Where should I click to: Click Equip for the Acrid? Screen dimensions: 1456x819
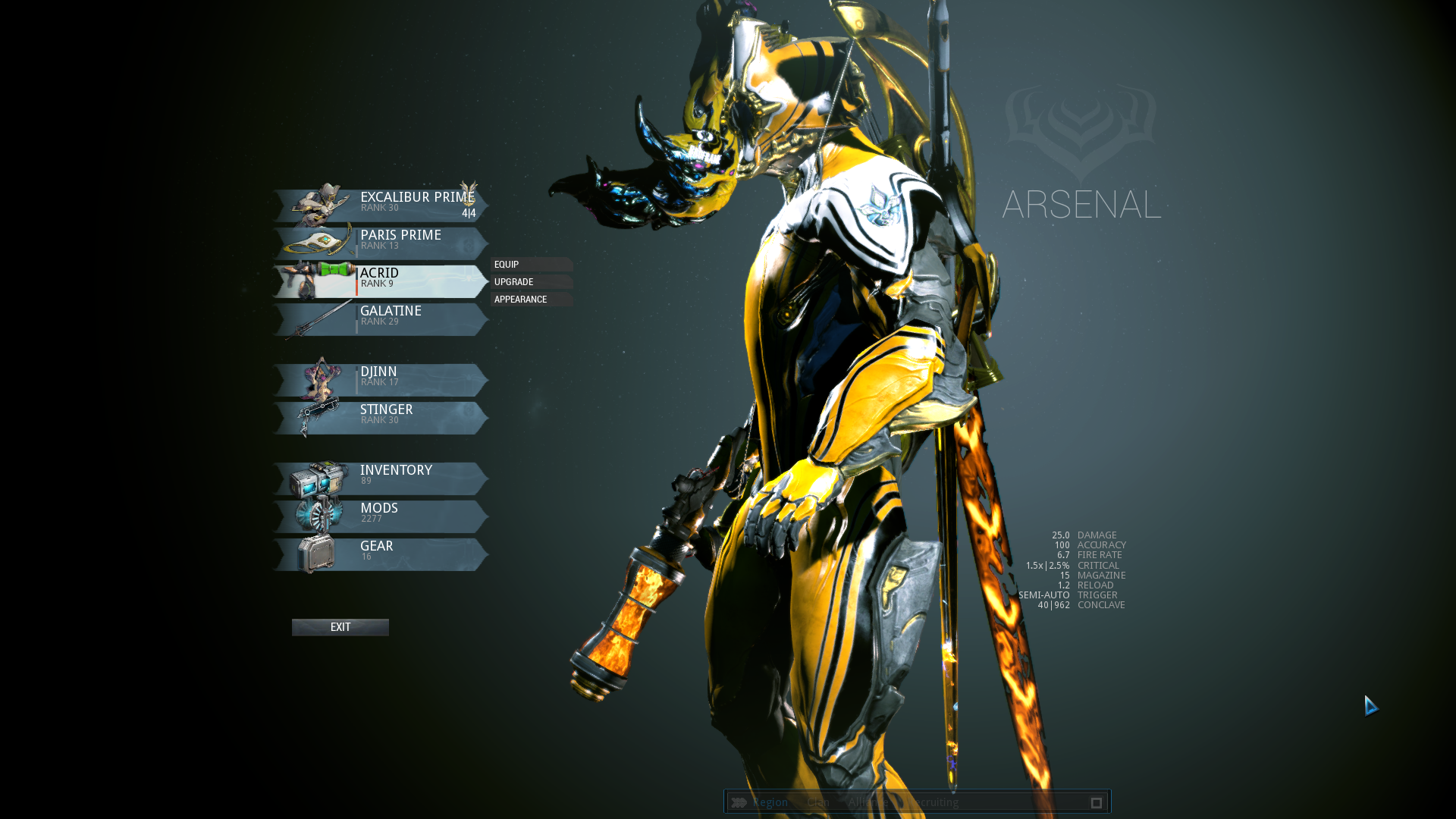tap(531, 265)
